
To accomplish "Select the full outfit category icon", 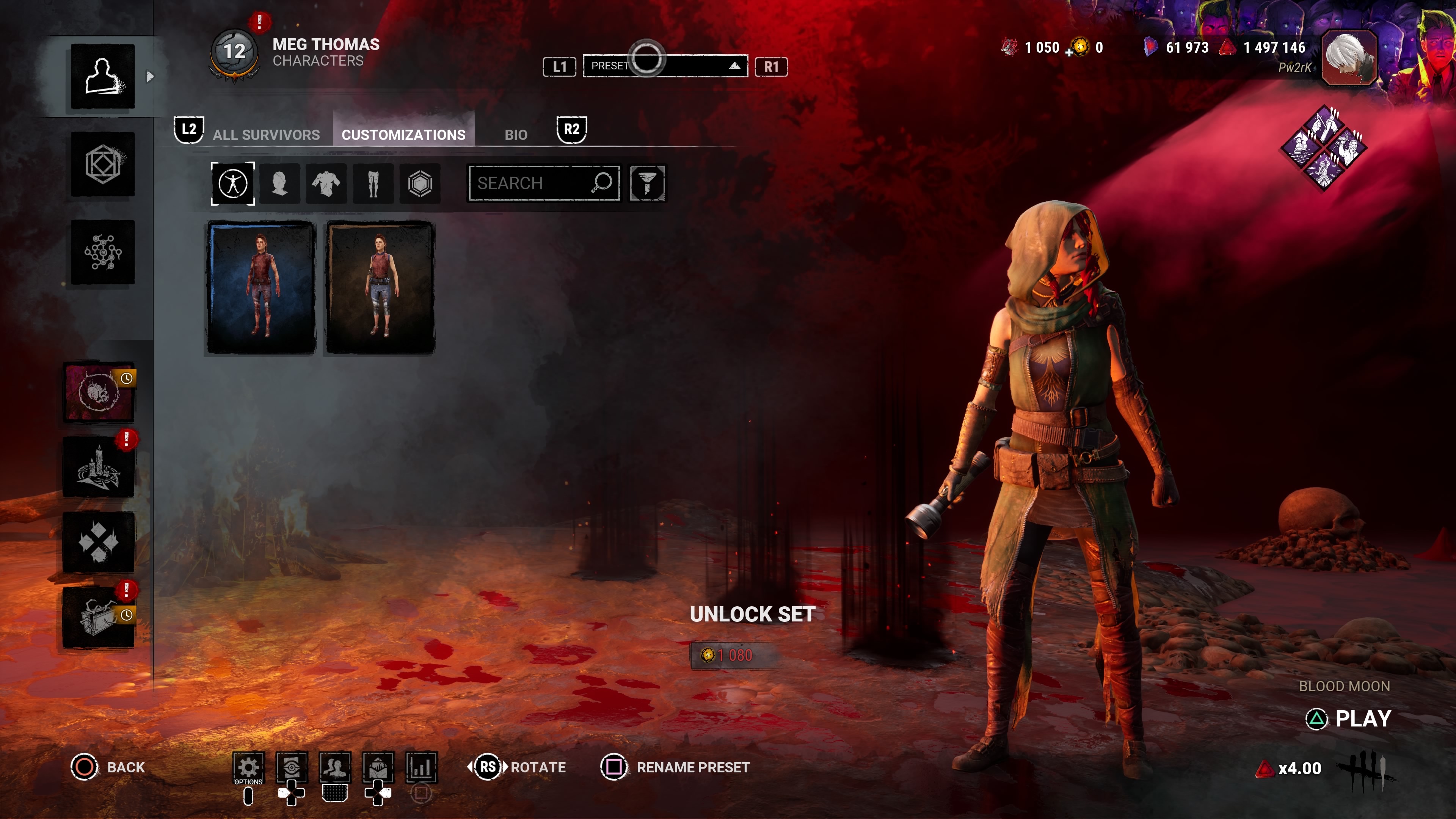I will (233, 183).
